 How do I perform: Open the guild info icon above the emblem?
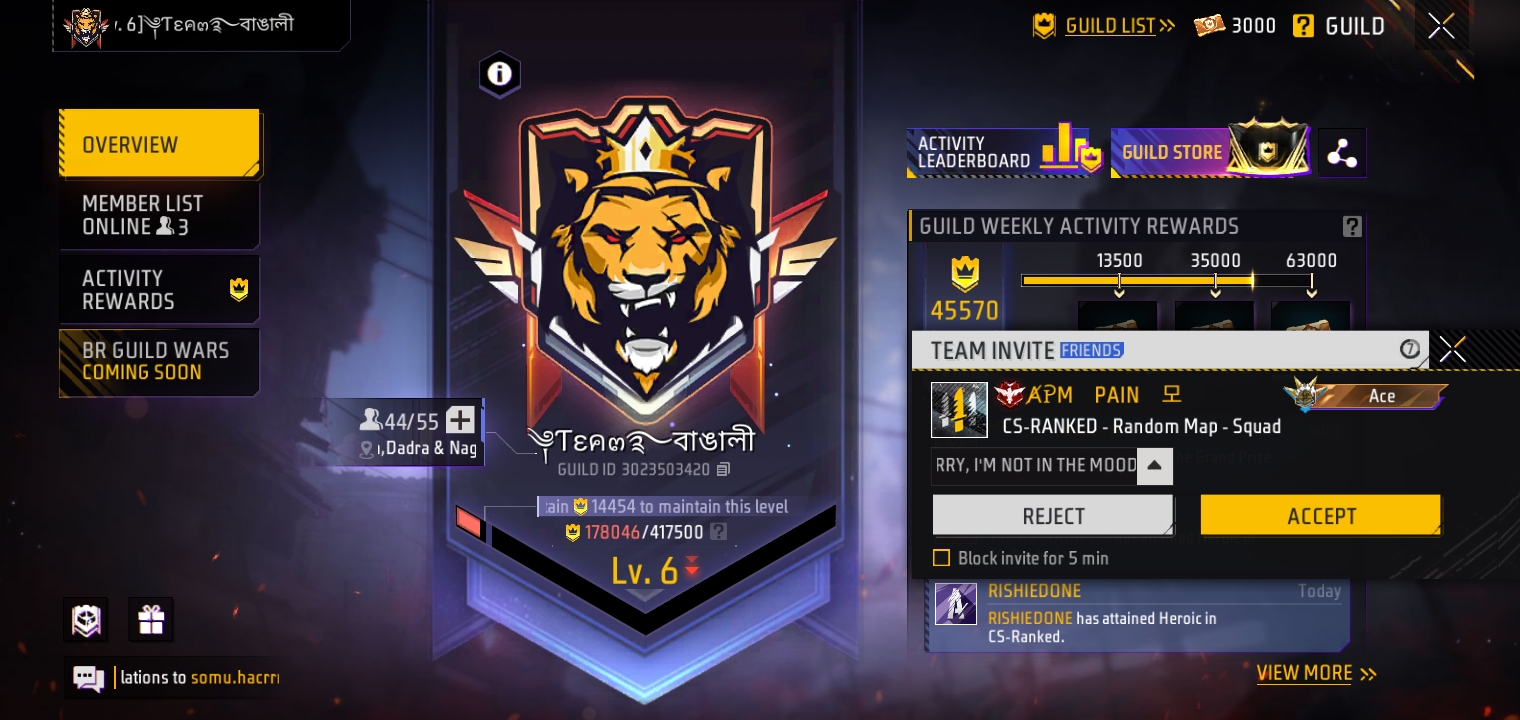tap(500, 74)
